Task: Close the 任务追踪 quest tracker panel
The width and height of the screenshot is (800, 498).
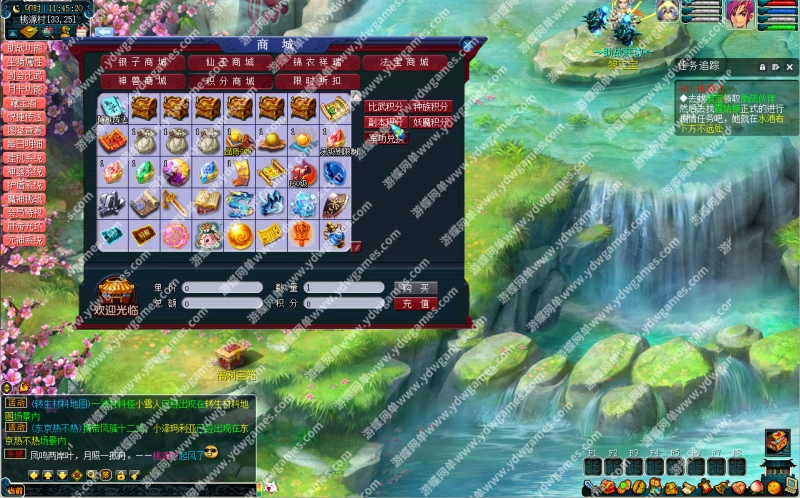Action: (789, 66)
